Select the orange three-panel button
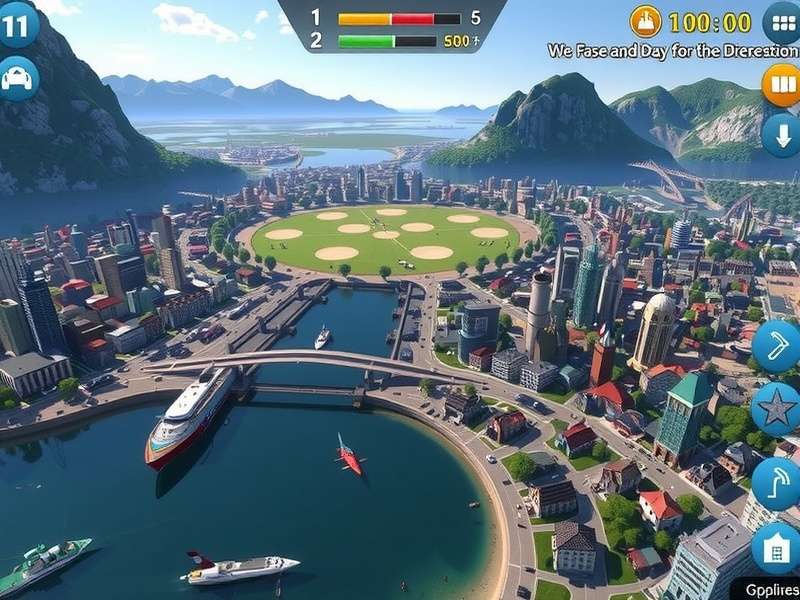The height and width of the screenshot is (600, 800). [782, 85]
